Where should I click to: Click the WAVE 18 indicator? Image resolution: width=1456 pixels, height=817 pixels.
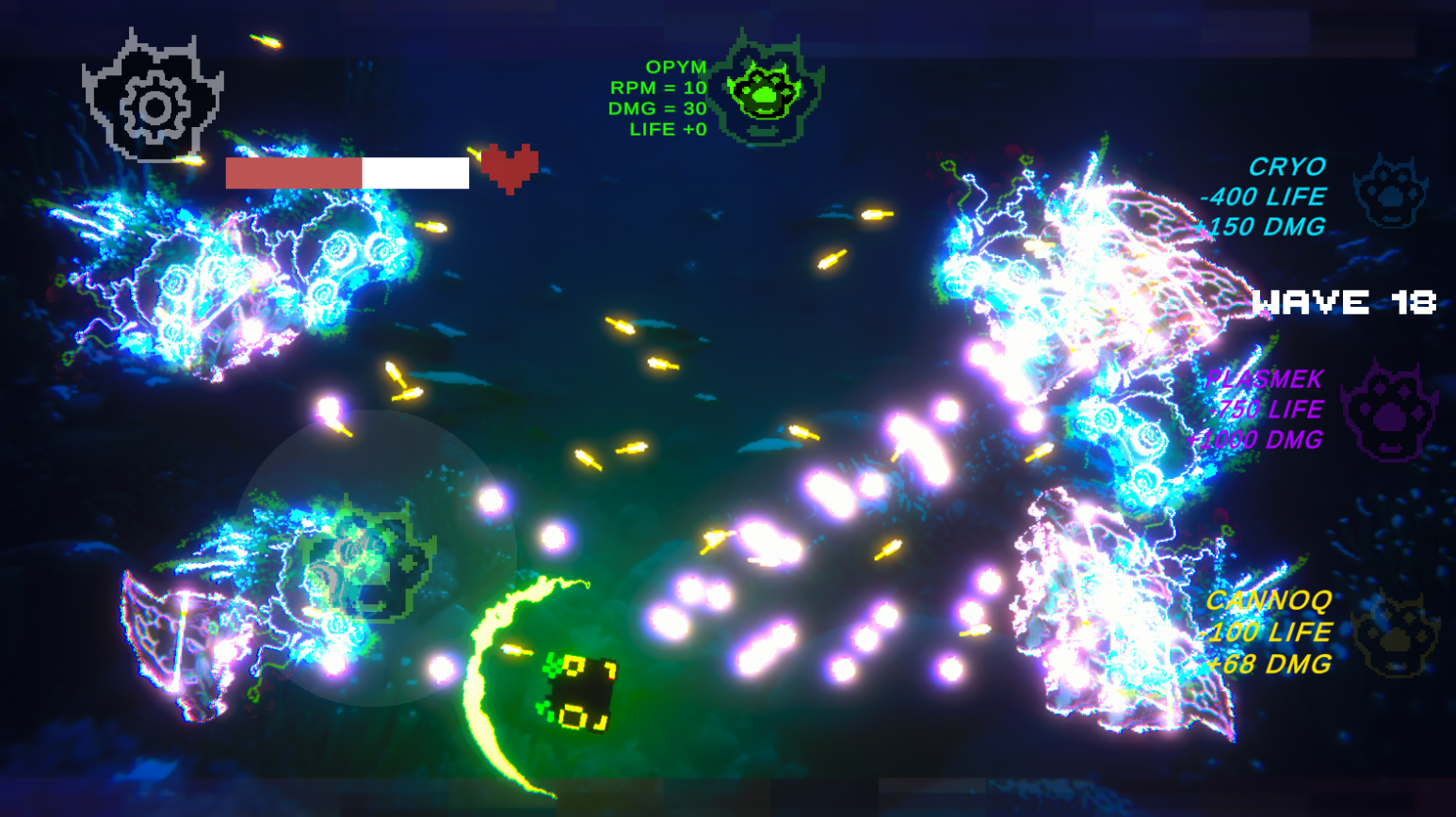[x=1345, y=303]
